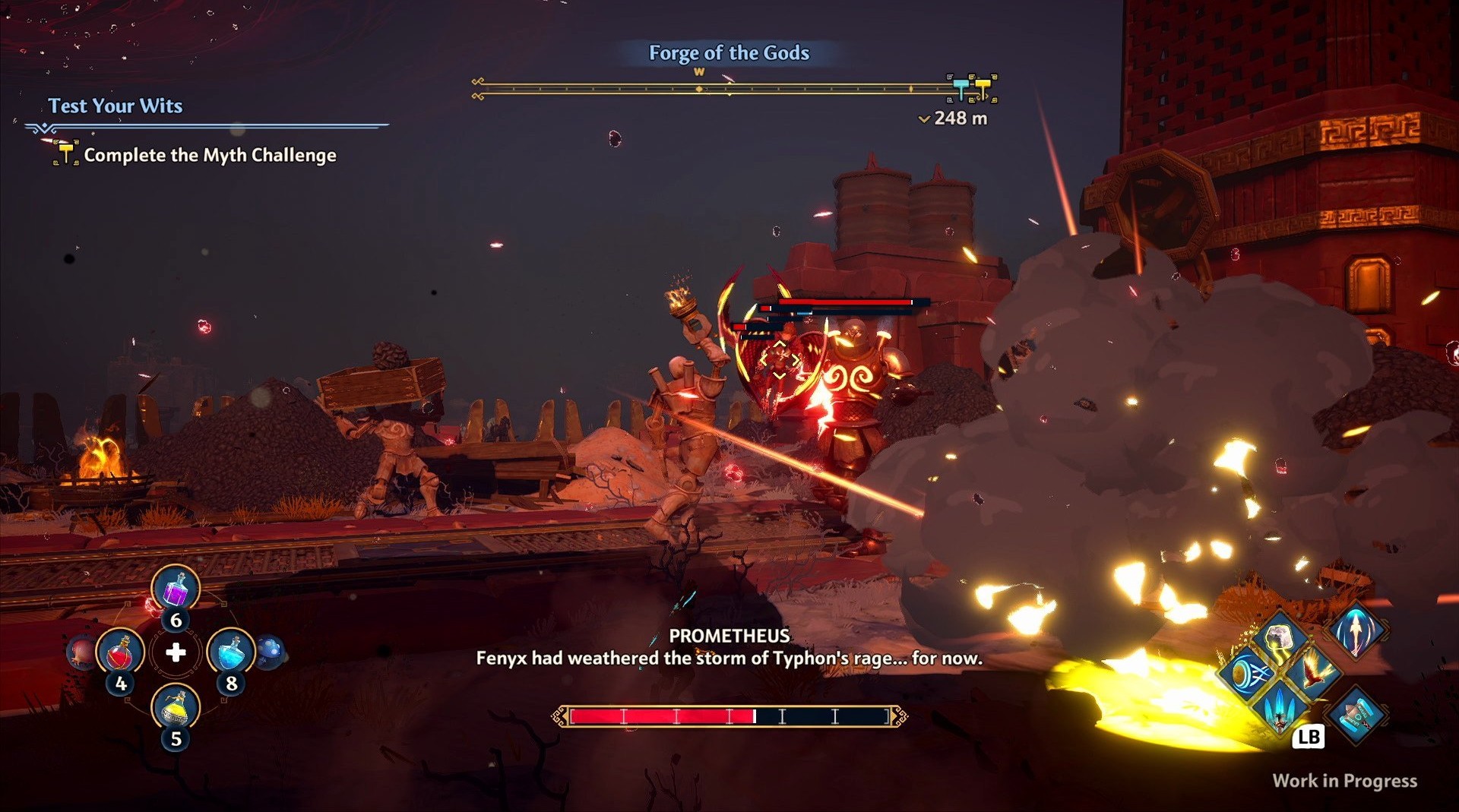Viewport: 1459px width, 812px height.
Task: Select the Complete the Myth Challenge objective
Action: click(210, 155)
